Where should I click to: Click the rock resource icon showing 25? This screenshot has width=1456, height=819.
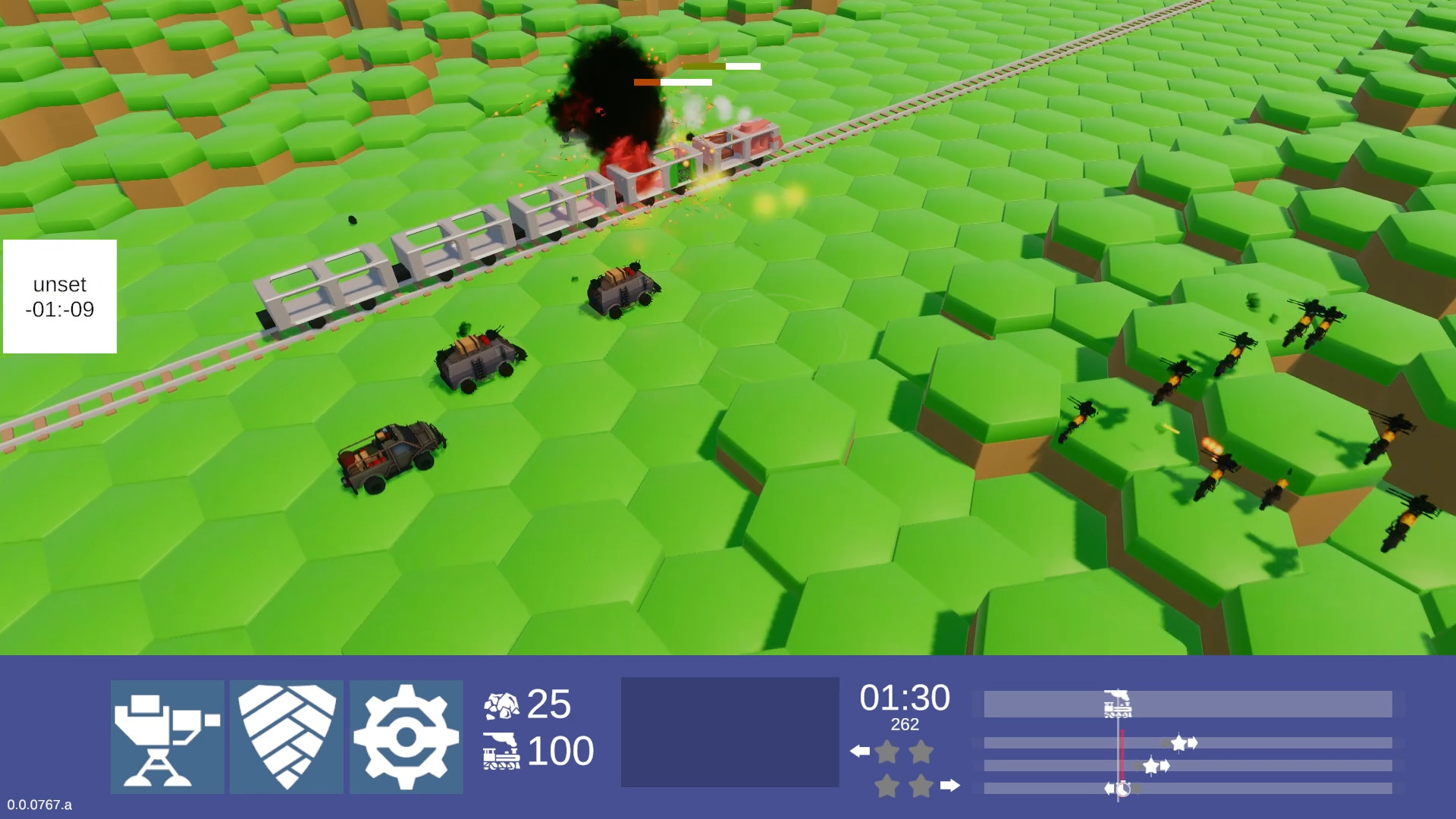pos(503,706)
